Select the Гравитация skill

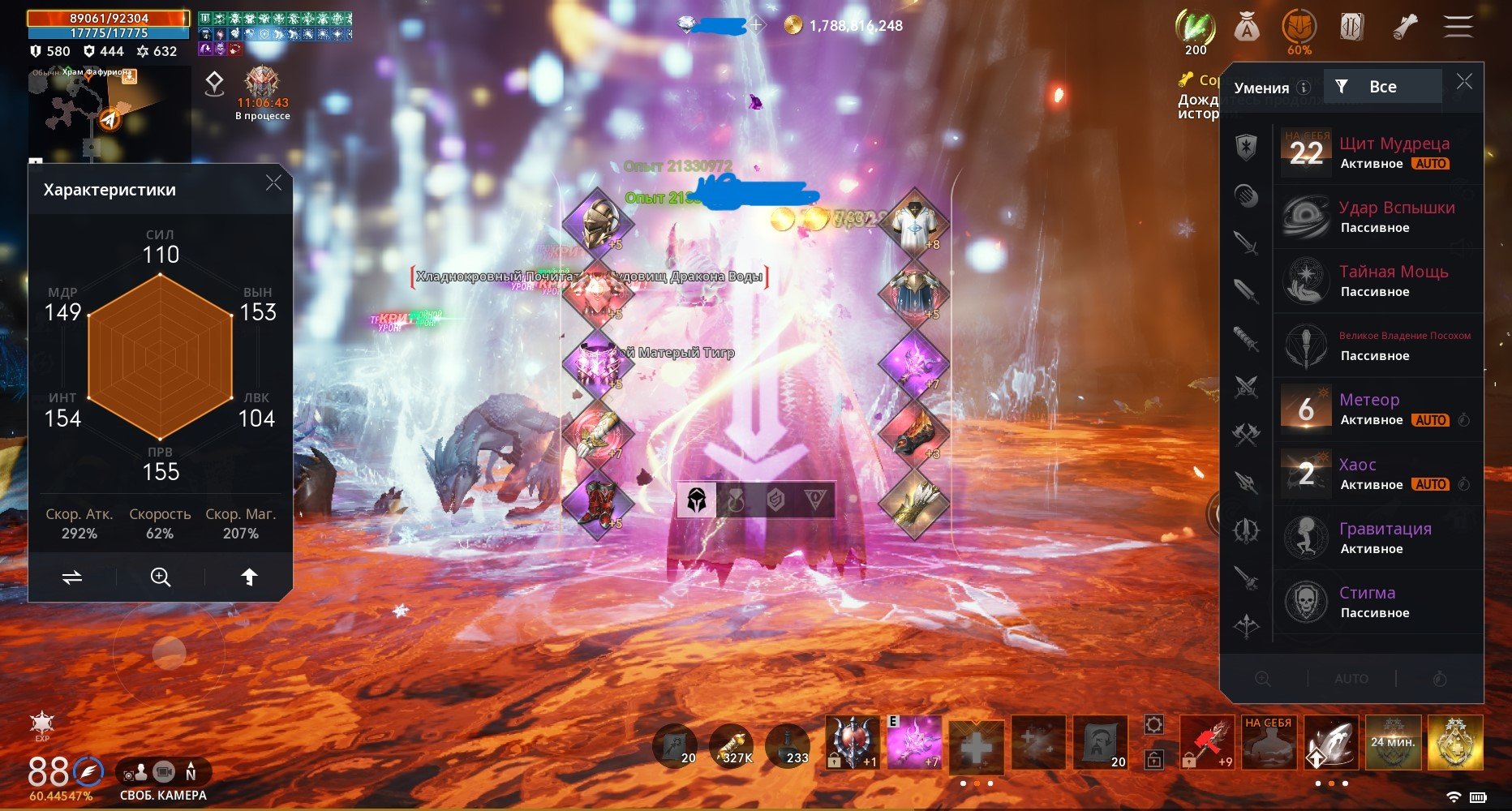click(1378, 538)
